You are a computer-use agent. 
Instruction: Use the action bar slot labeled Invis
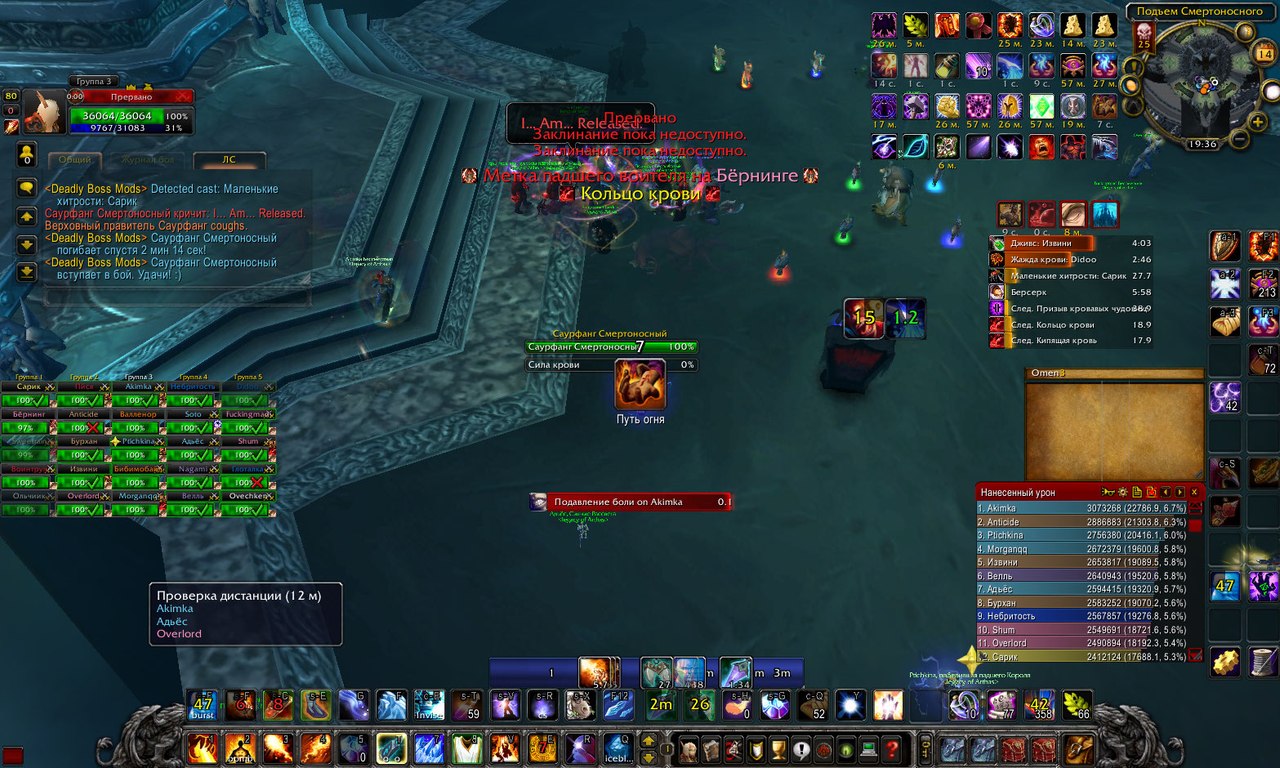pyautogui.click(x=429, y=705)
